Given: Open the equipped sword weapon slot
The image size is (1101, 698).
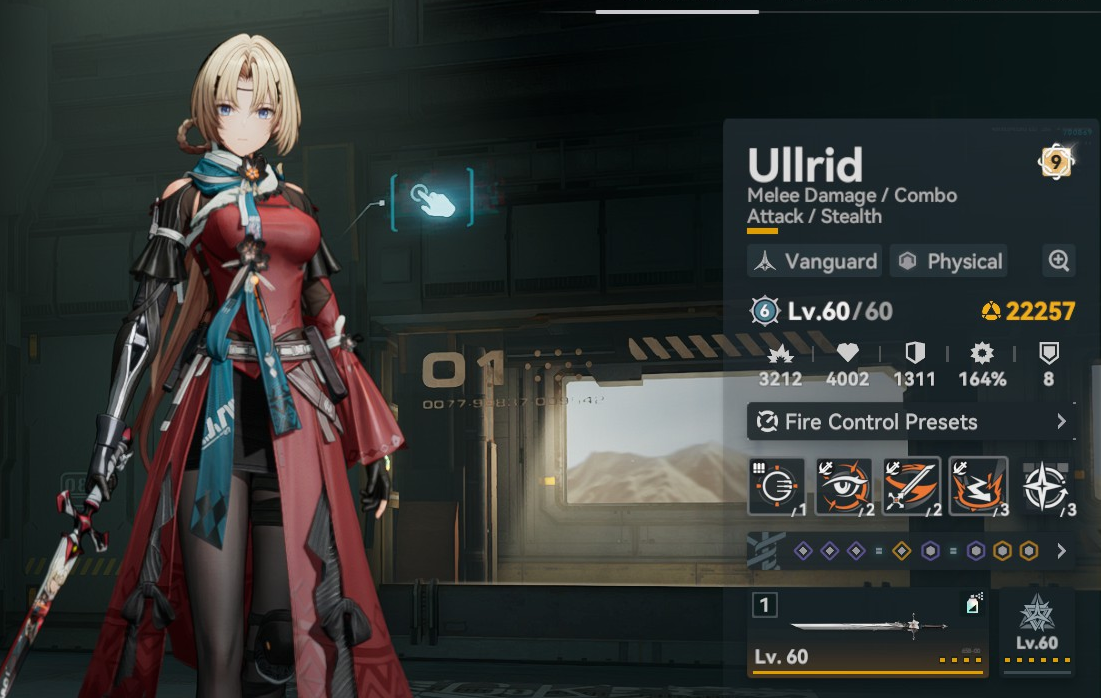Looking at the screenshot, I should point(866,630).
